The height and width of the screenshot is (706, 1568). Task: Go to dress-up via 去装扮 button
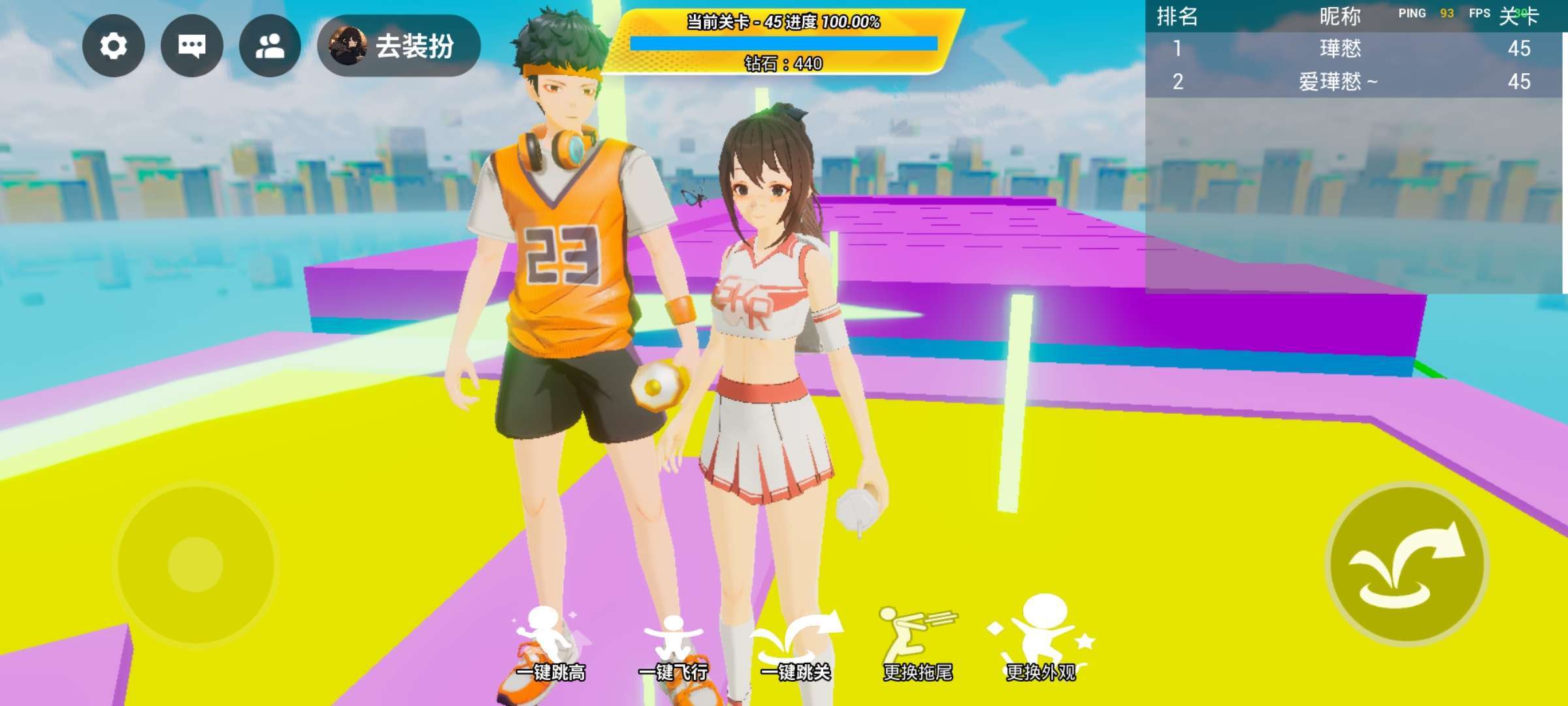tap(399, 46)
